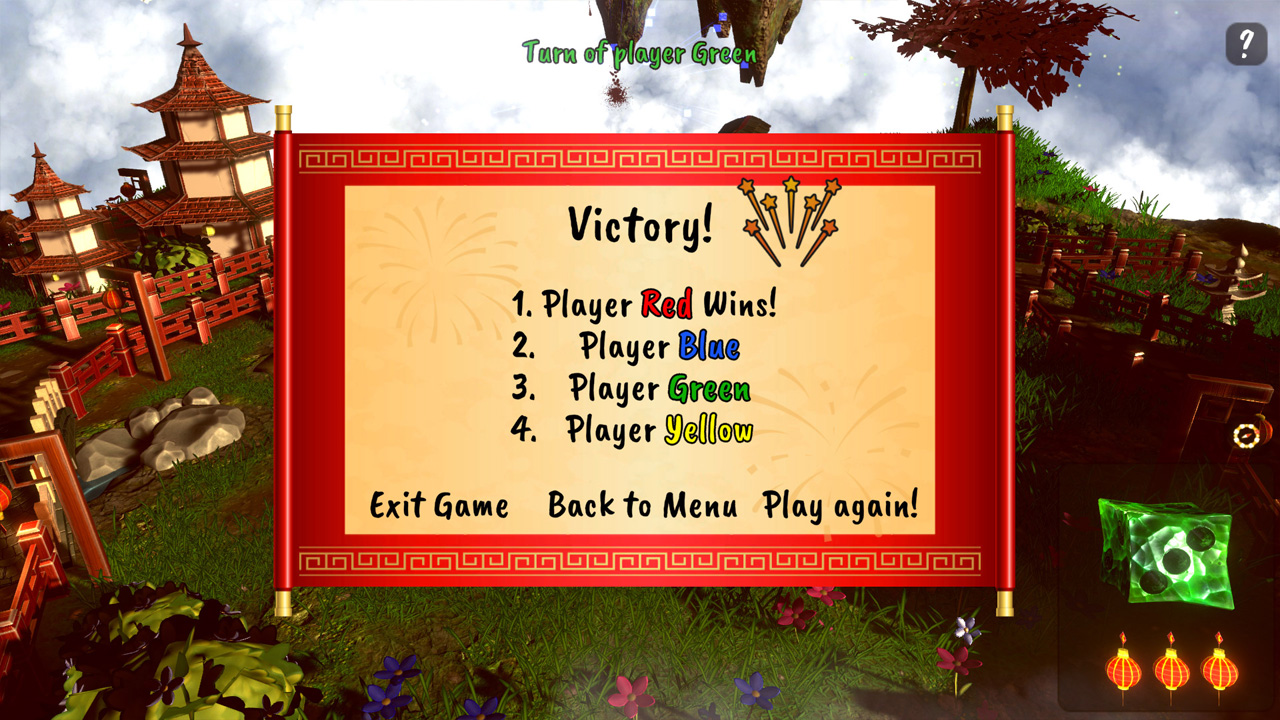Image resolution: width=1280 pixels, height=720 pixels.
Task: Select the Player Red winner entry
Action: pos(646,300)
